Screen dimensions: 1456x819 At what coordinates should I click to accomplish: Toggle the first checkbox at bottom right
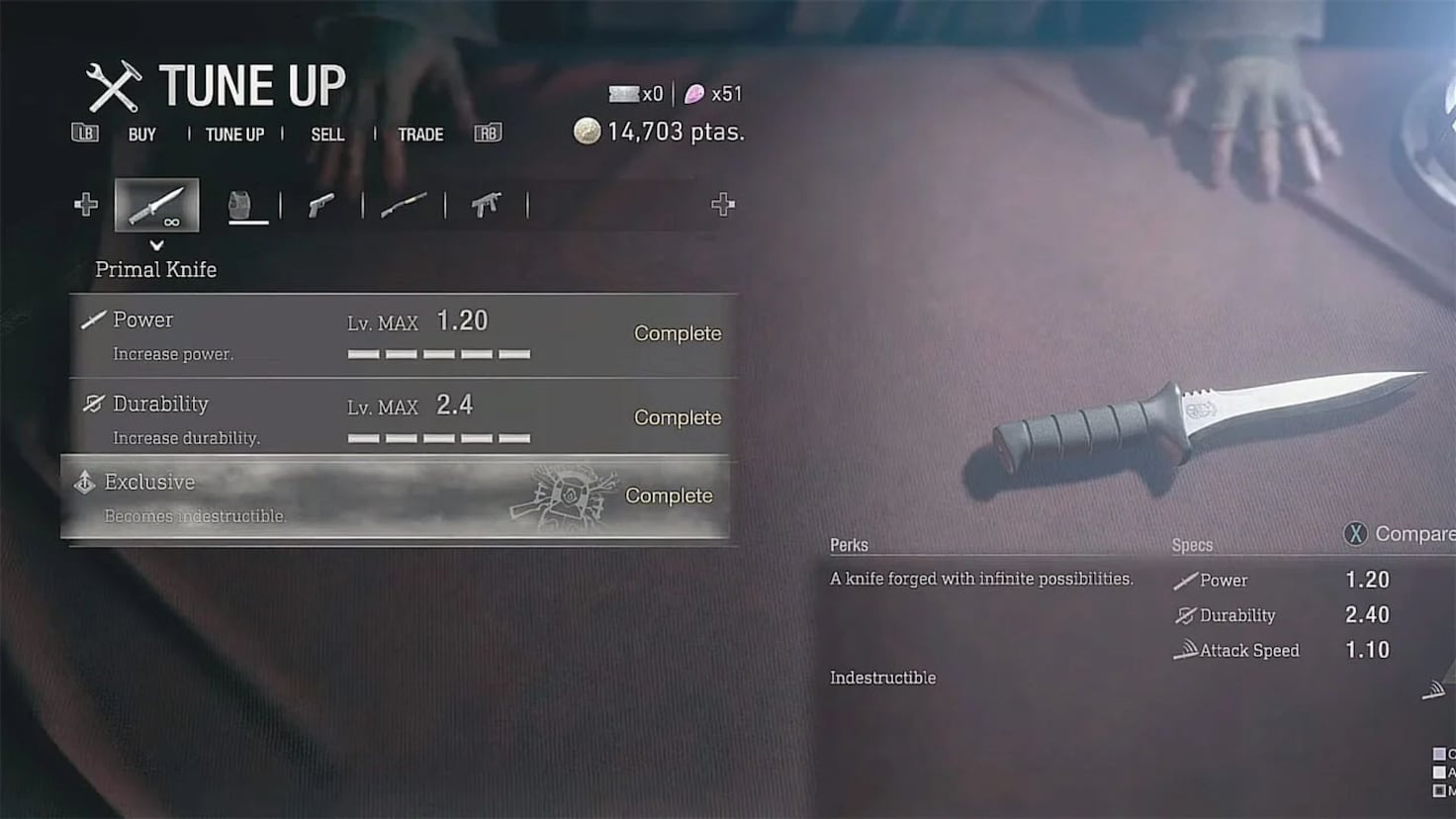tap(1440, 753)
